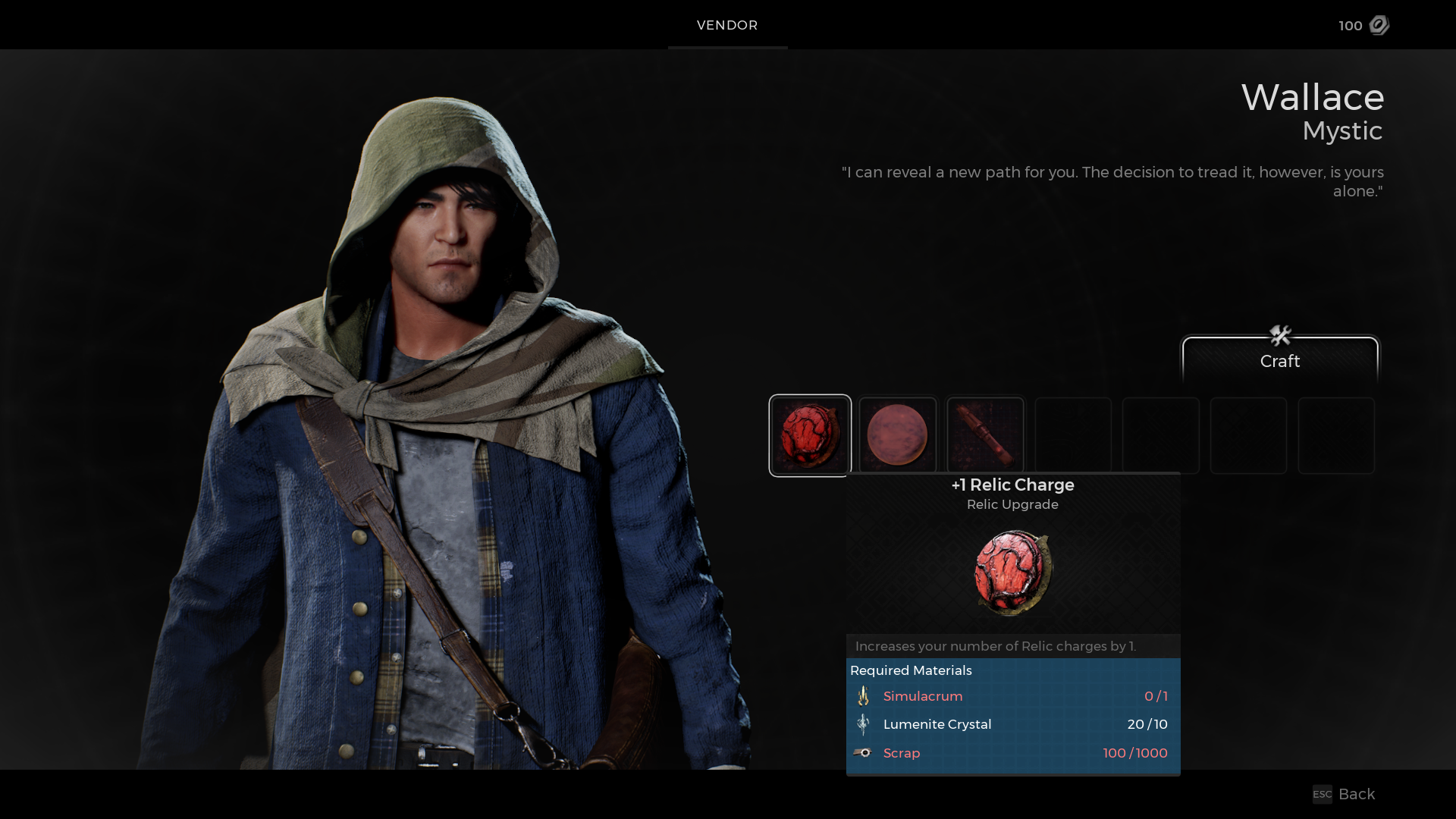Select the red rod item slot
1456x819 pixels.
[x=985, y=435]
